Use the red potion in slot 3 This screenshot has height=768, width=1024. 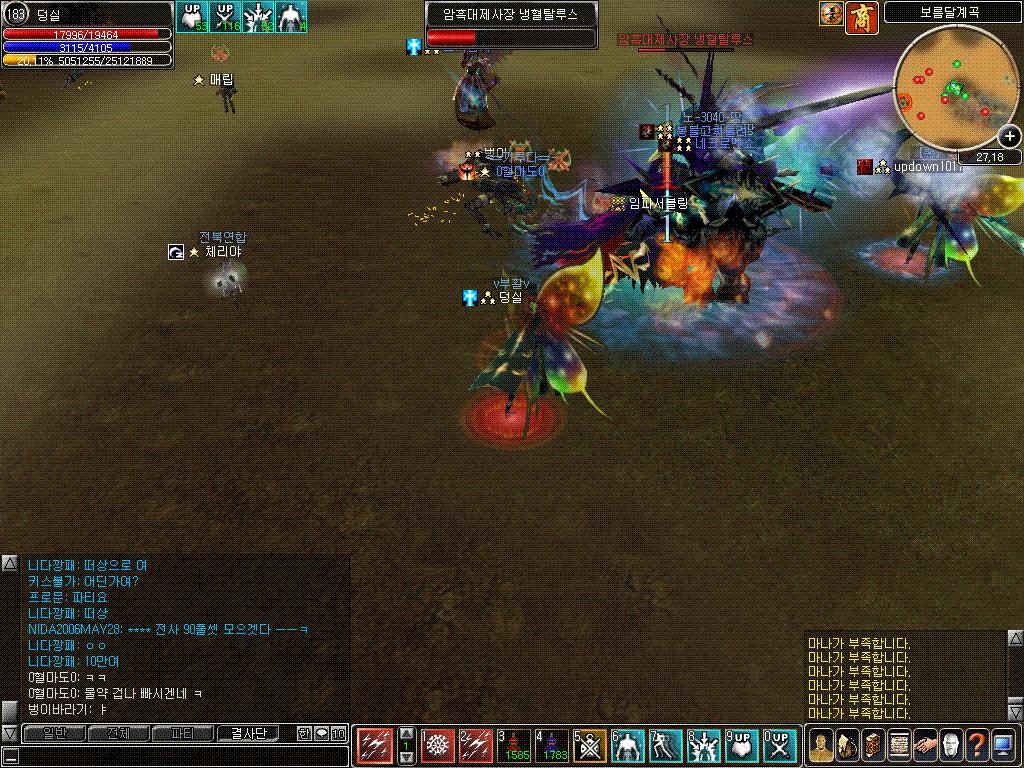click(x=517, y=745)
